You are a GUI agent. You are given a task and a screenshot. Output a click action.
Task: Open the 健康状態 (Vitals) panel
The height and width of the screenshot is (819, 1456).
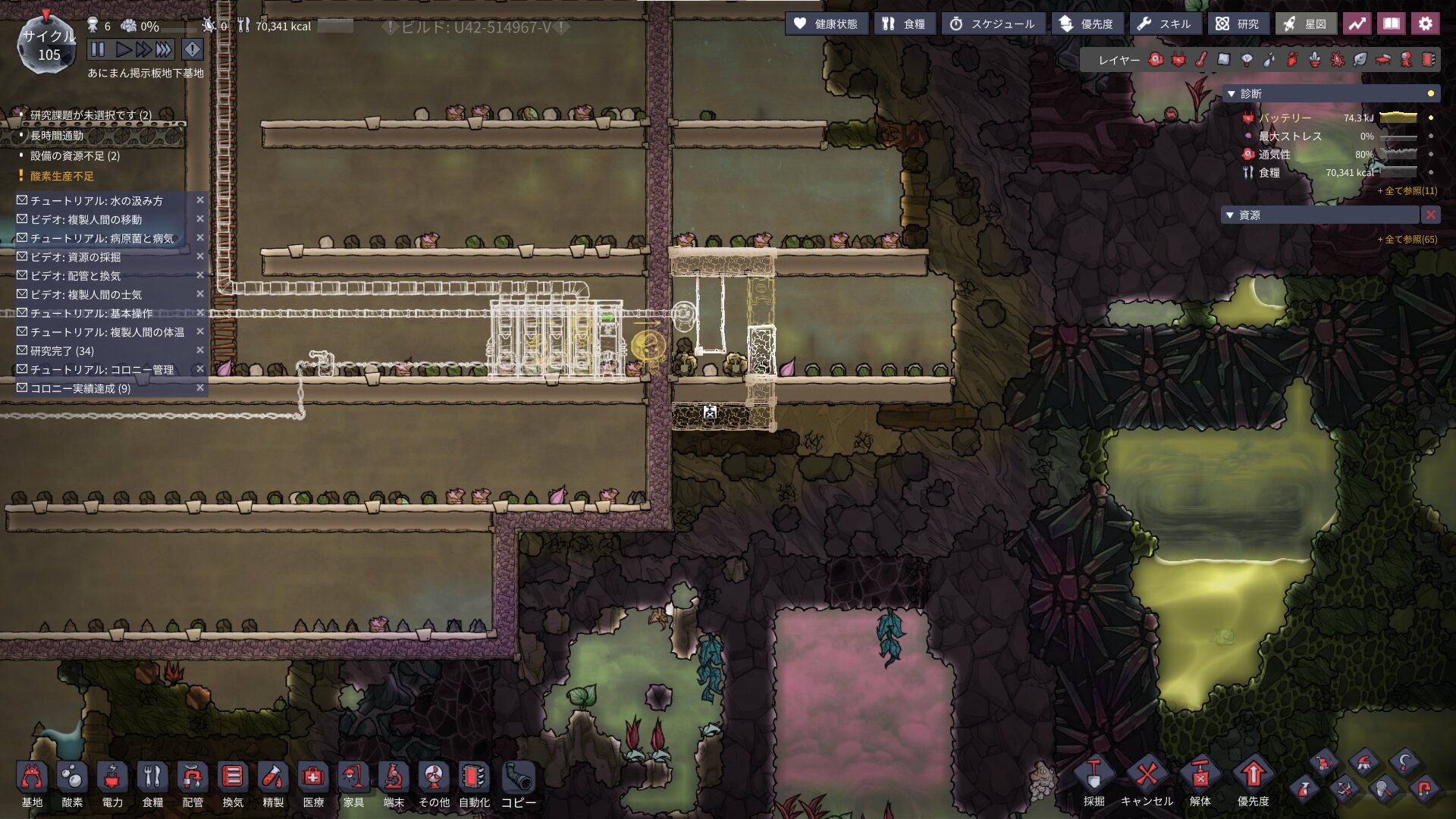coord(826,24)
